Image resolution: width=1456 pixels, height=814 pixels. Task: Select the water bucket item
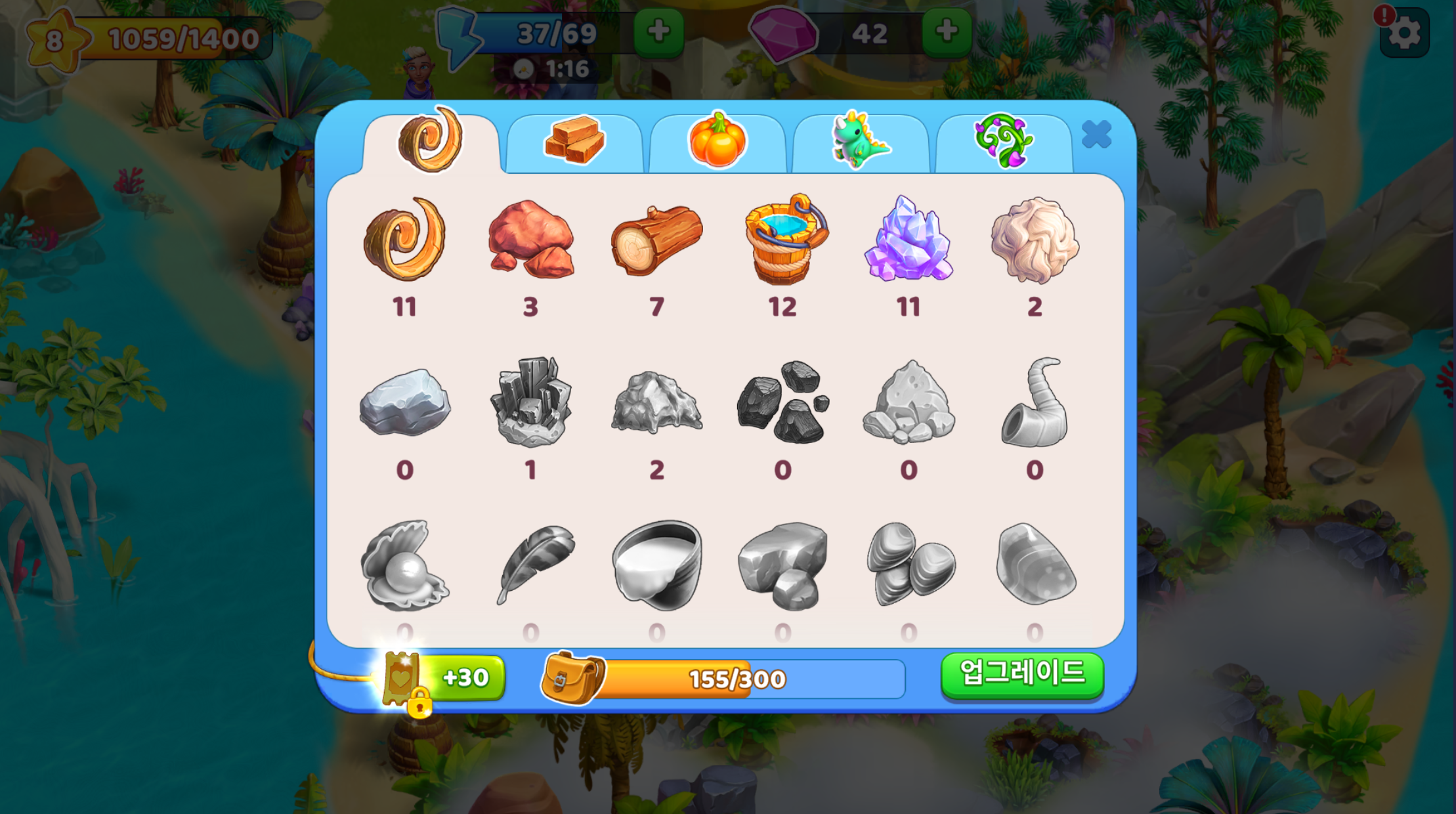click(784, 240)
